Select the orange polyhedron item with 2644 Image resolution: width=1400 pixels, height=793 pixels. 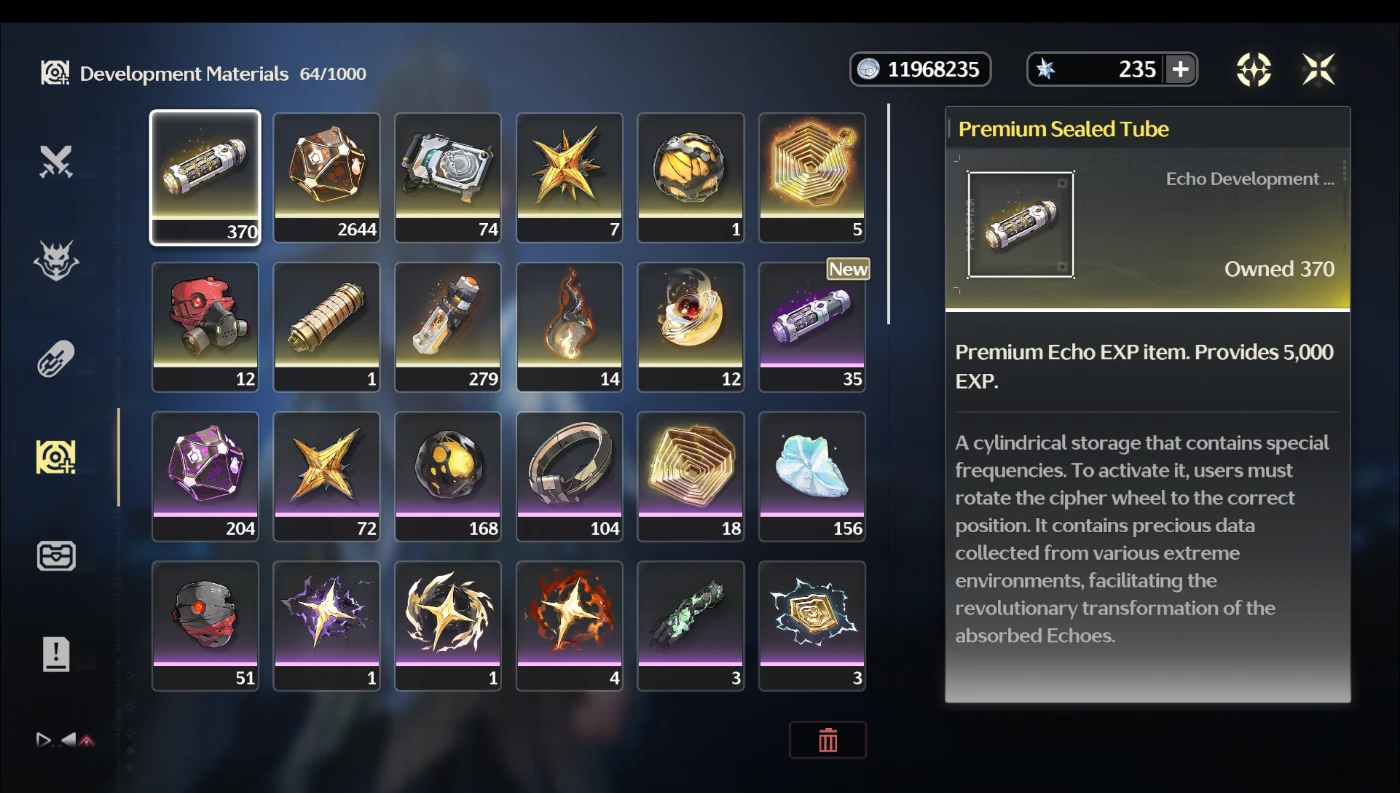(327, 177)
